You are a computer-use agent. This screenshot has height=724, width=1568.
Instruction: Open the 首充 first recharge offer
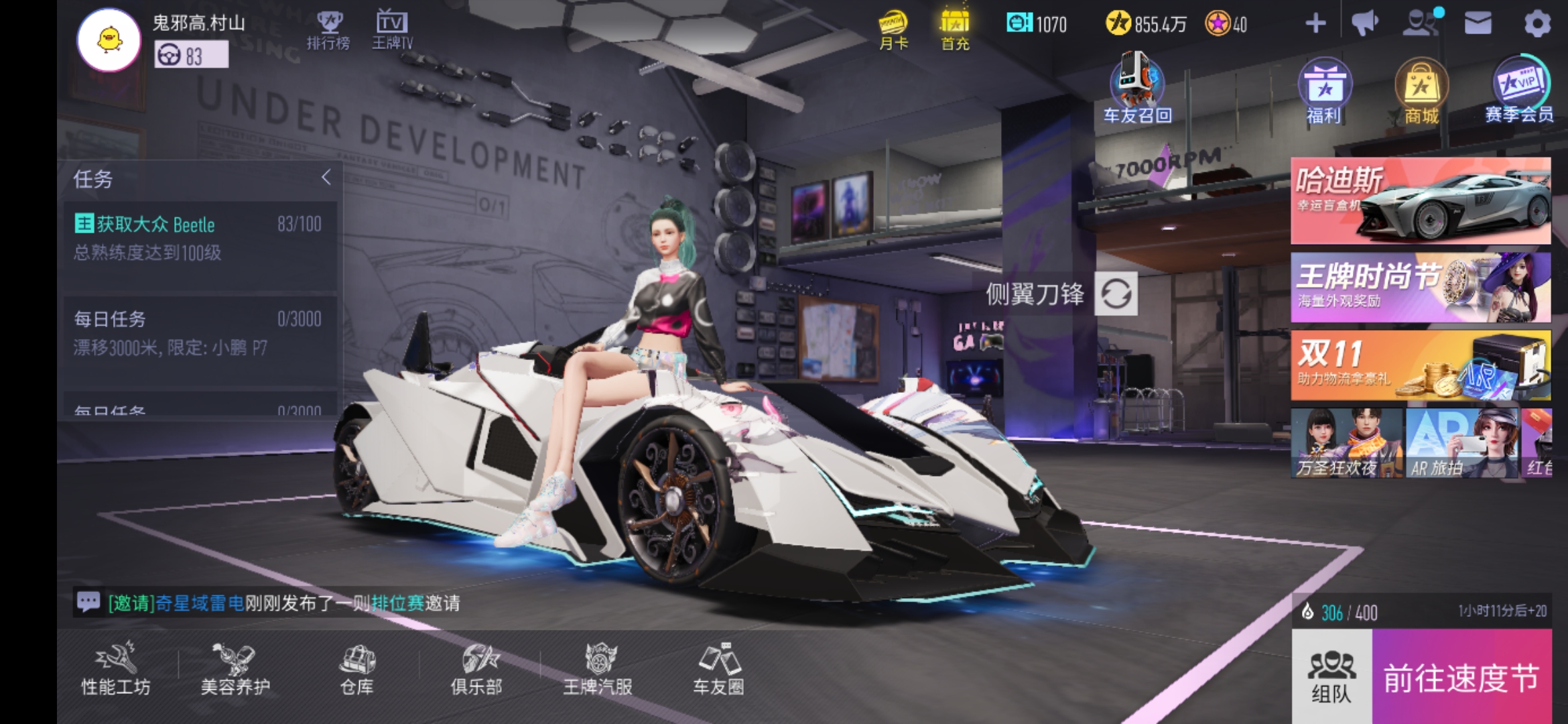[955, 30]
